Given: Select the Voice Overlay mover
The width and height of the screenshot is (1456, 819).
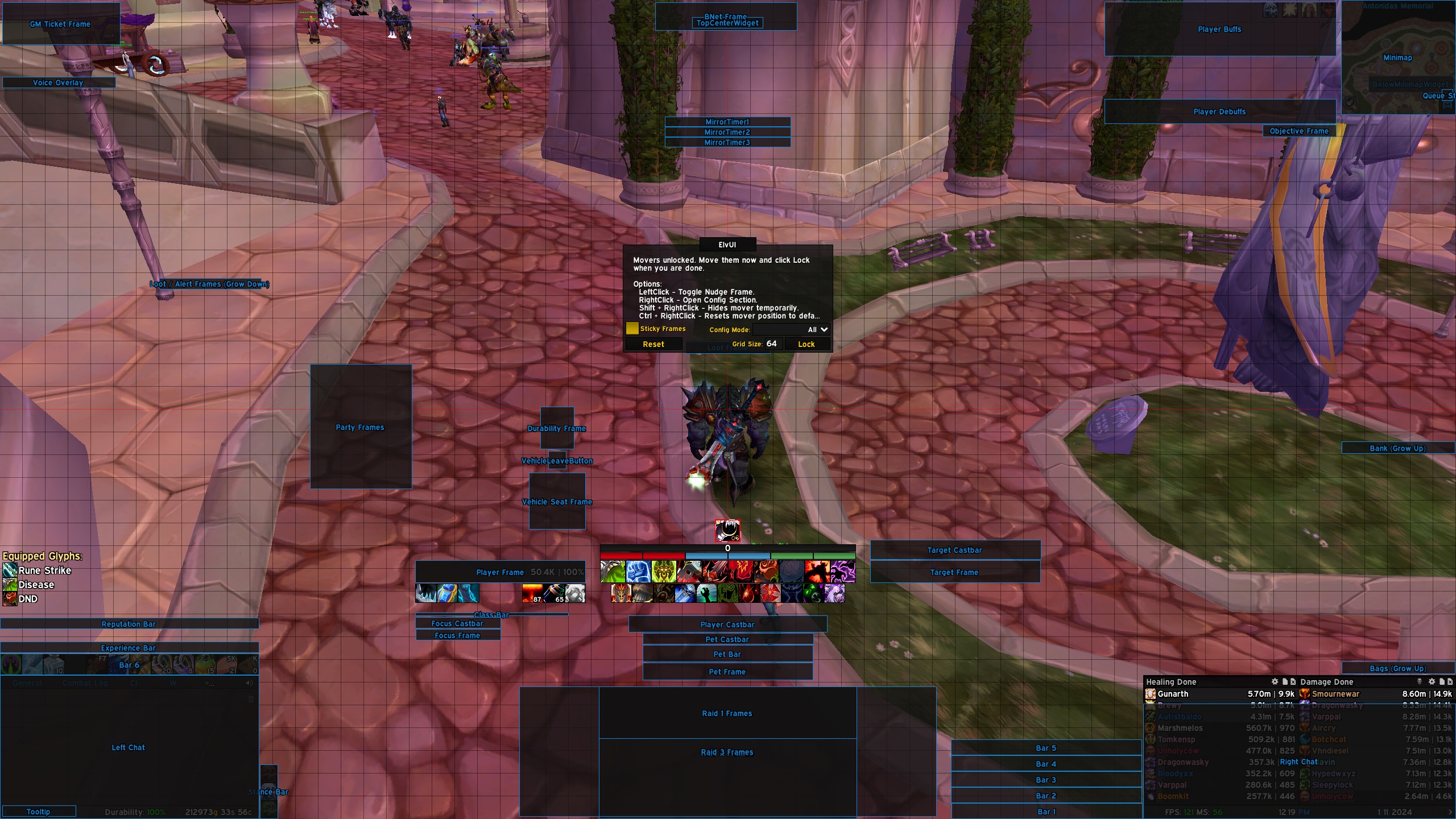Looking at the screenshot, I should pos(58,82).
